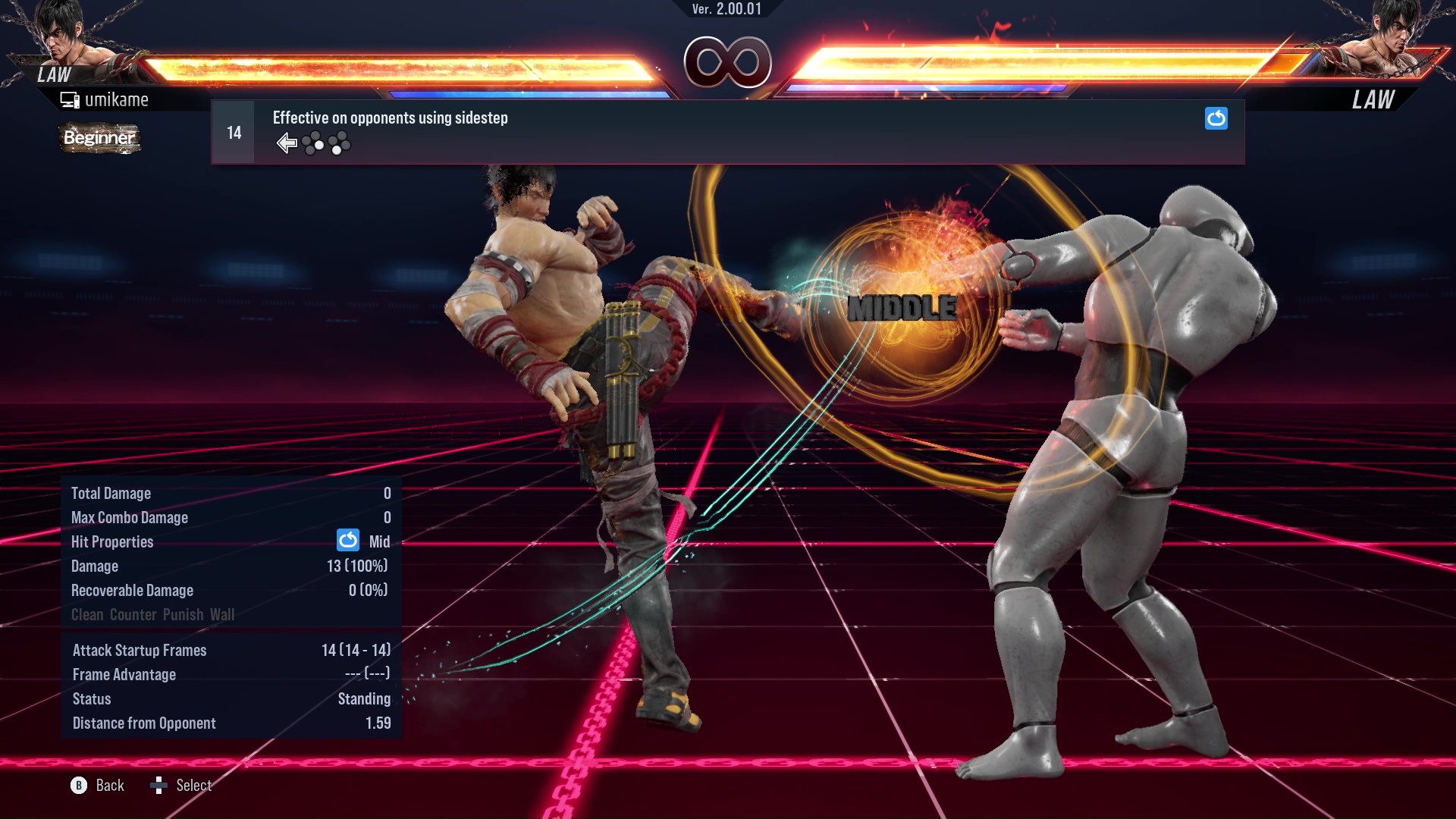
Task: Open the Punish condition details
Action: click(x=180, y=614)
